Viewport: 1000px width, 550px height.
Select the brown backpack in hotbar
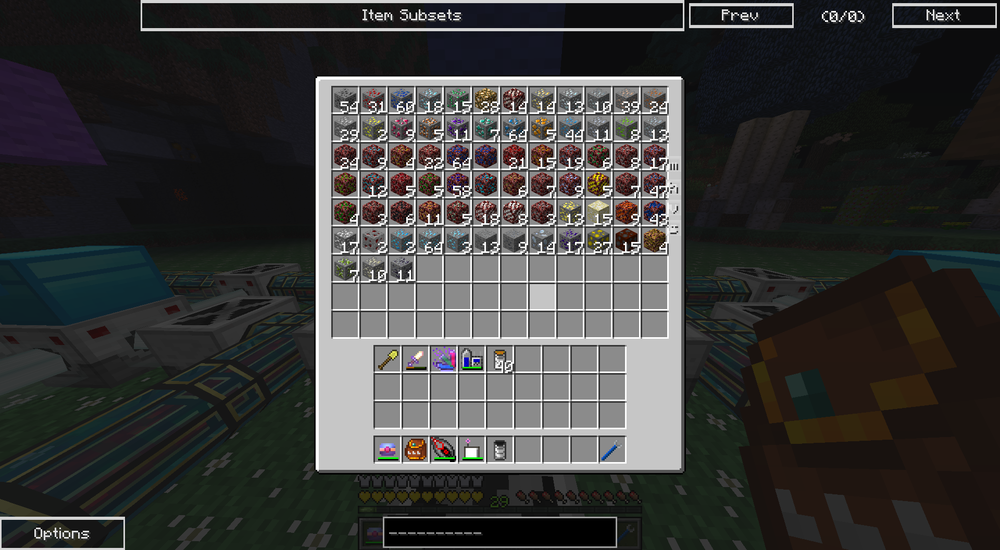tap(416, 449)
